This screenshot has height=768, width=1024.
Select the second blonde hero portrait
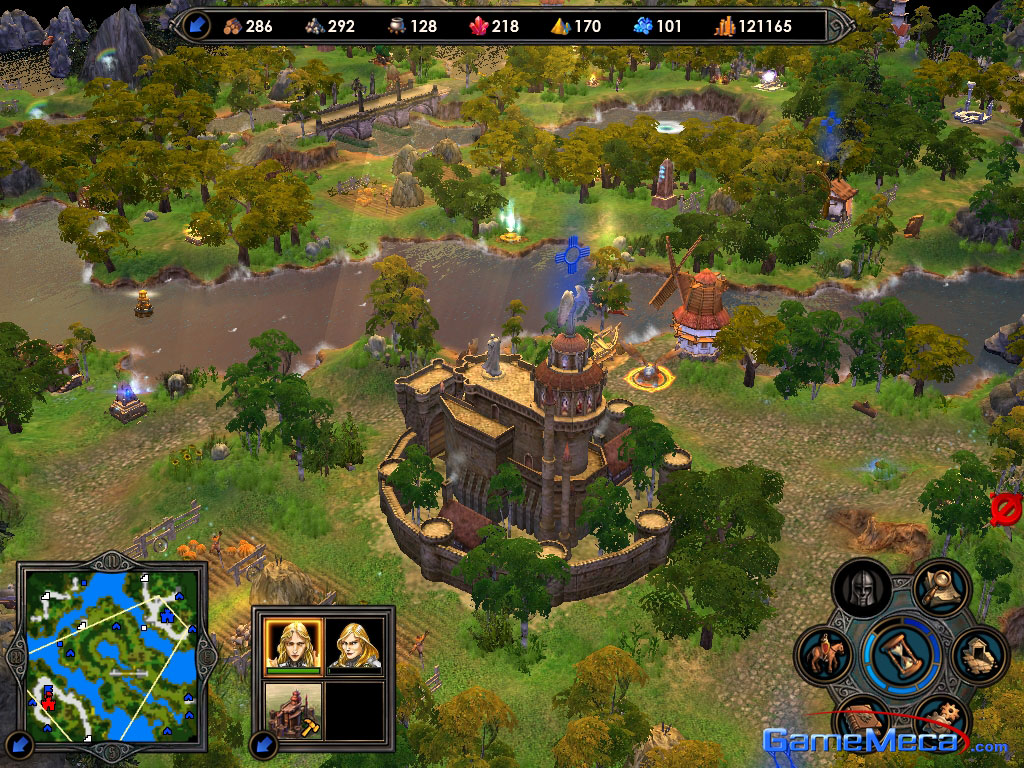[x=355, y=644]
